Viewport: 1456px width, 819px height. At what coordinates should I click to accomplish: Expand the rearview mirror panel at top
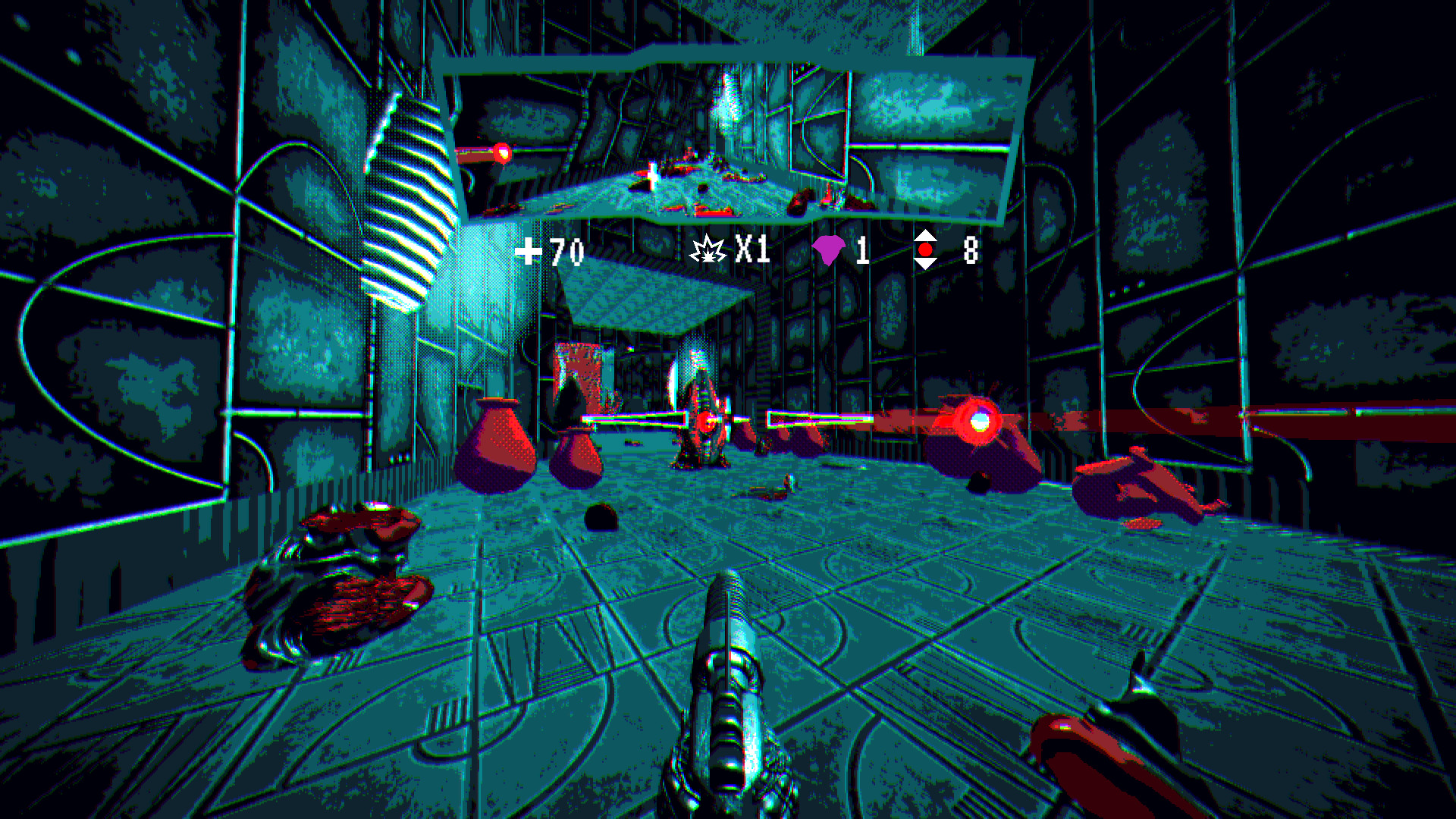click(728, 136)
